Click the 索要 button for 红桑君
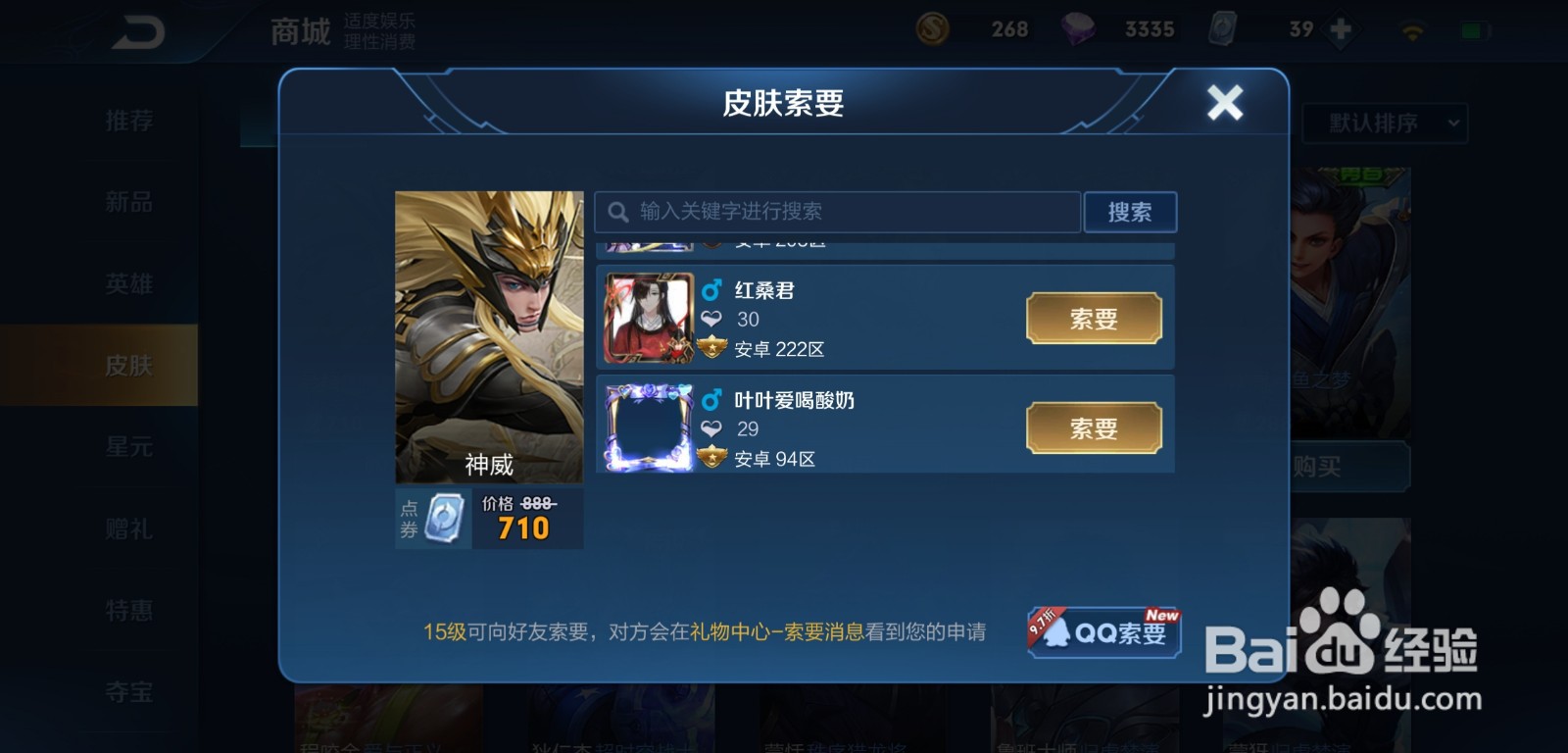This screenshot has height=753, width=1568. [x=1094, y=318]
